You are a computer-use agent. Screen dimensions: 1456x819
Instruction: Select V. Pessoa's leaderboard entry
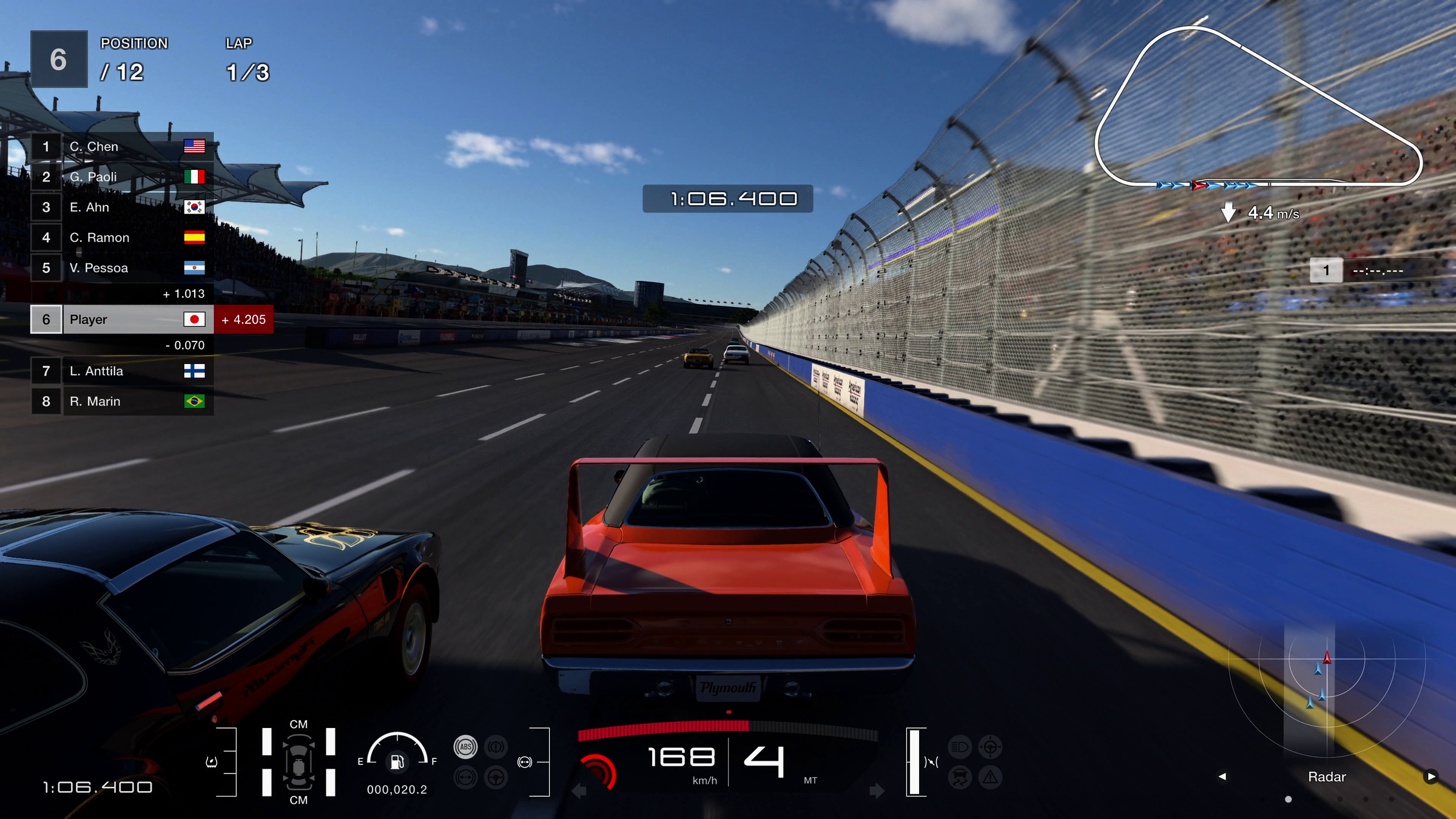tap(121, 268)
